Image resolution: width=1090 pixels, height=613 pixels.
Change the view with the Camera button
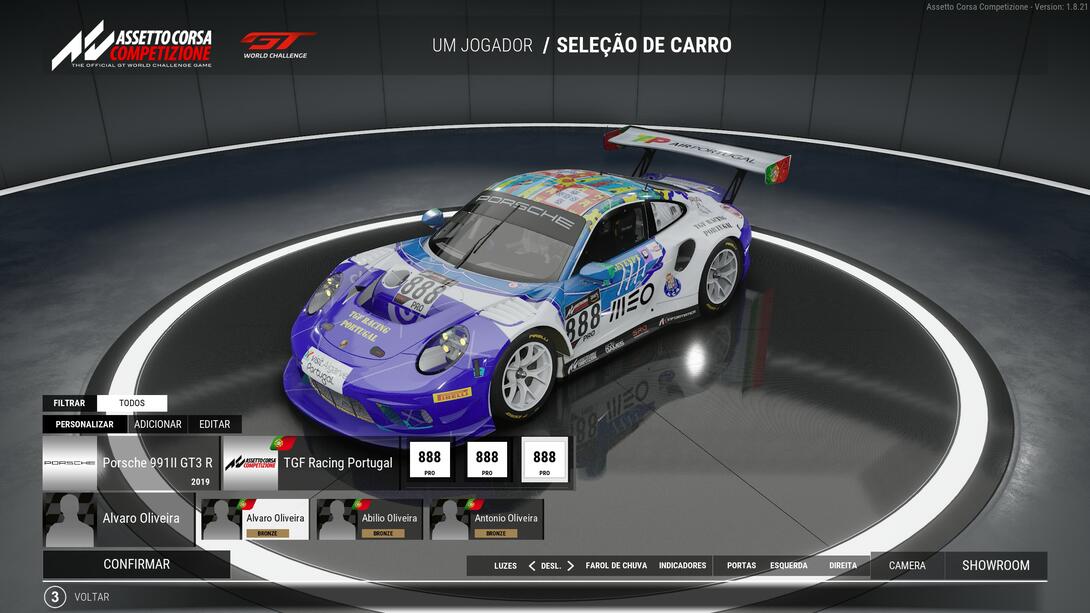[x=907, y=565]
